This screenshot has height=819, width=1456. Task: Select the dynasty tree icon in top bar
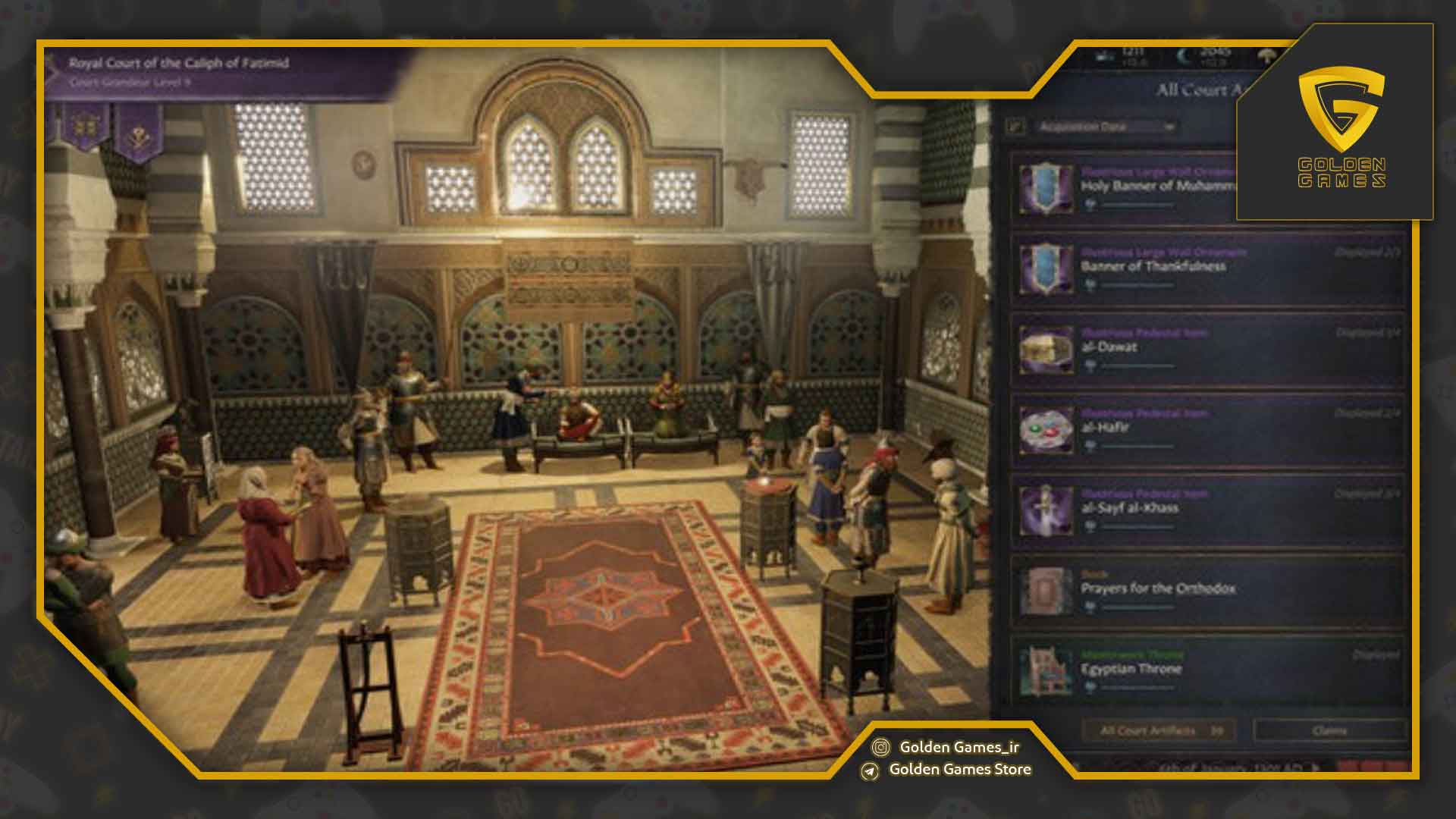tap(1265, 56)
